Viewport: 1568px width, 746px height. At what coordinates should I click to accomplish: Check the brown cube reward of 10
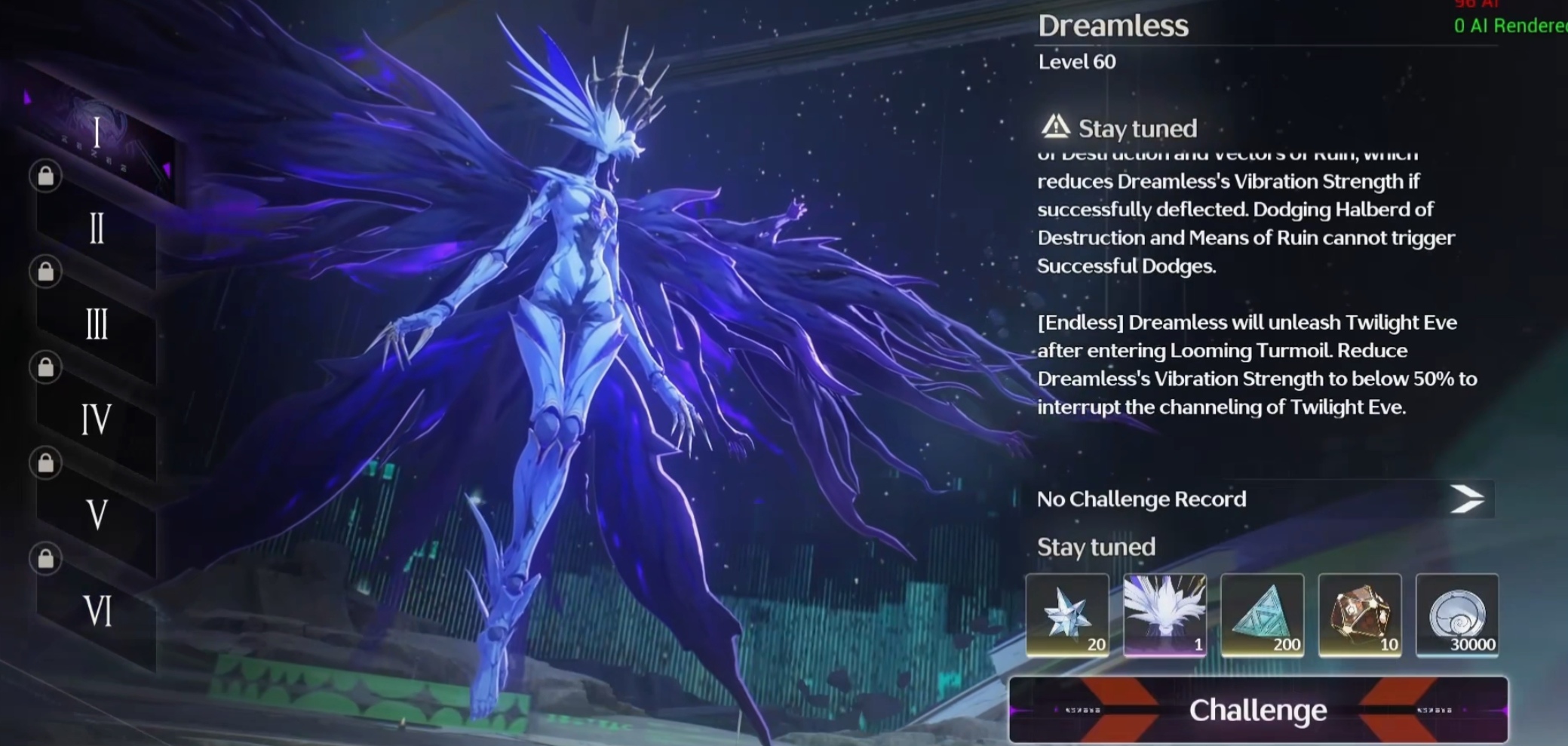click(x=1359, y=615)
